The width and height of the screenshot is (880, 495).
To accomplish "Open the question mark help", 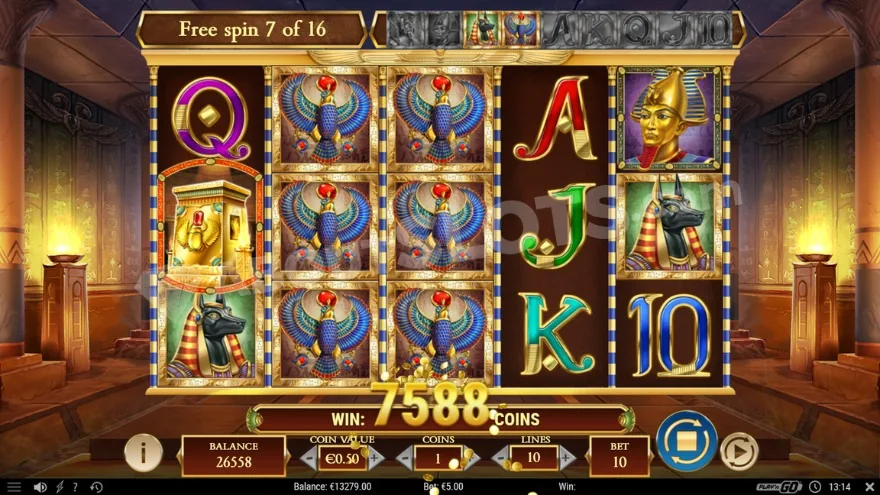I will point(75,487).
